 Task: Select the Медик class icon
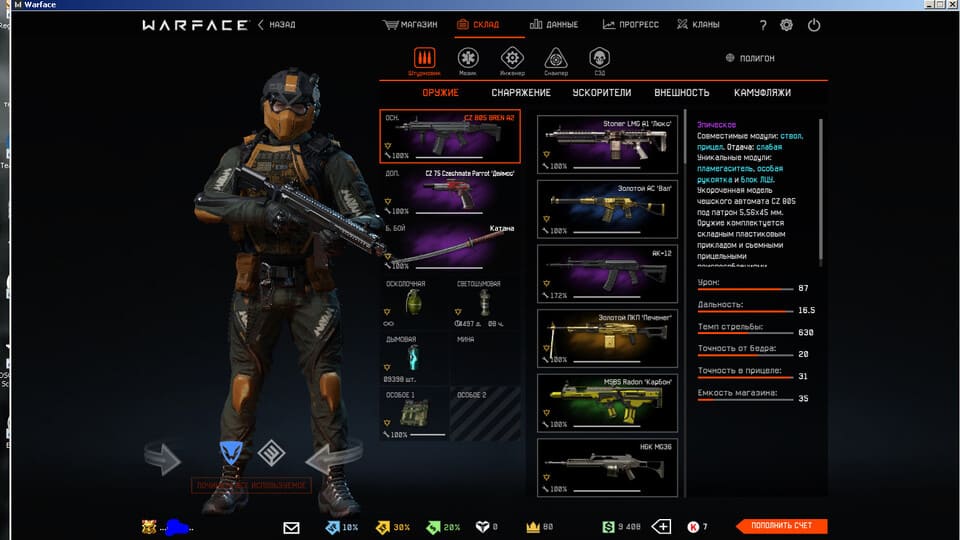point(468,60)
